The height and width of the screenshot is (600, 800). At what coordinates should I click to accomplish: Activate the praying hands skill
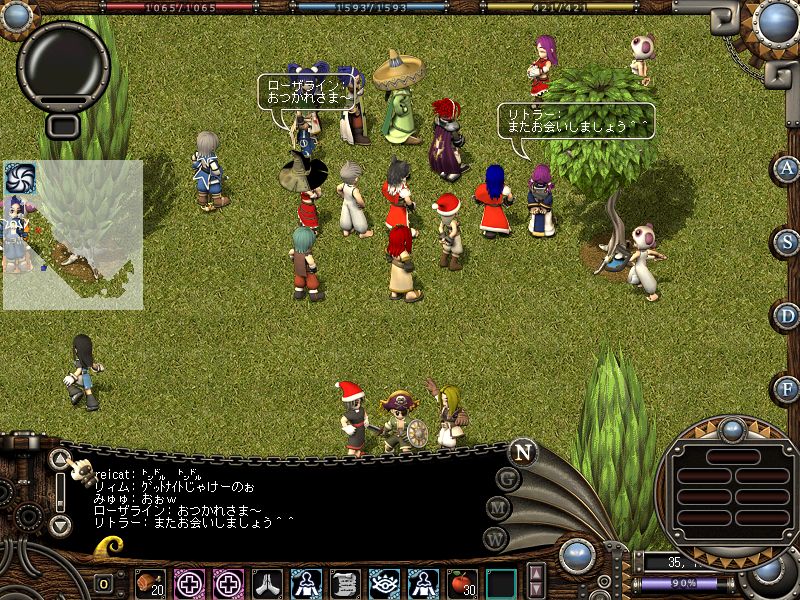pos(267,583)
